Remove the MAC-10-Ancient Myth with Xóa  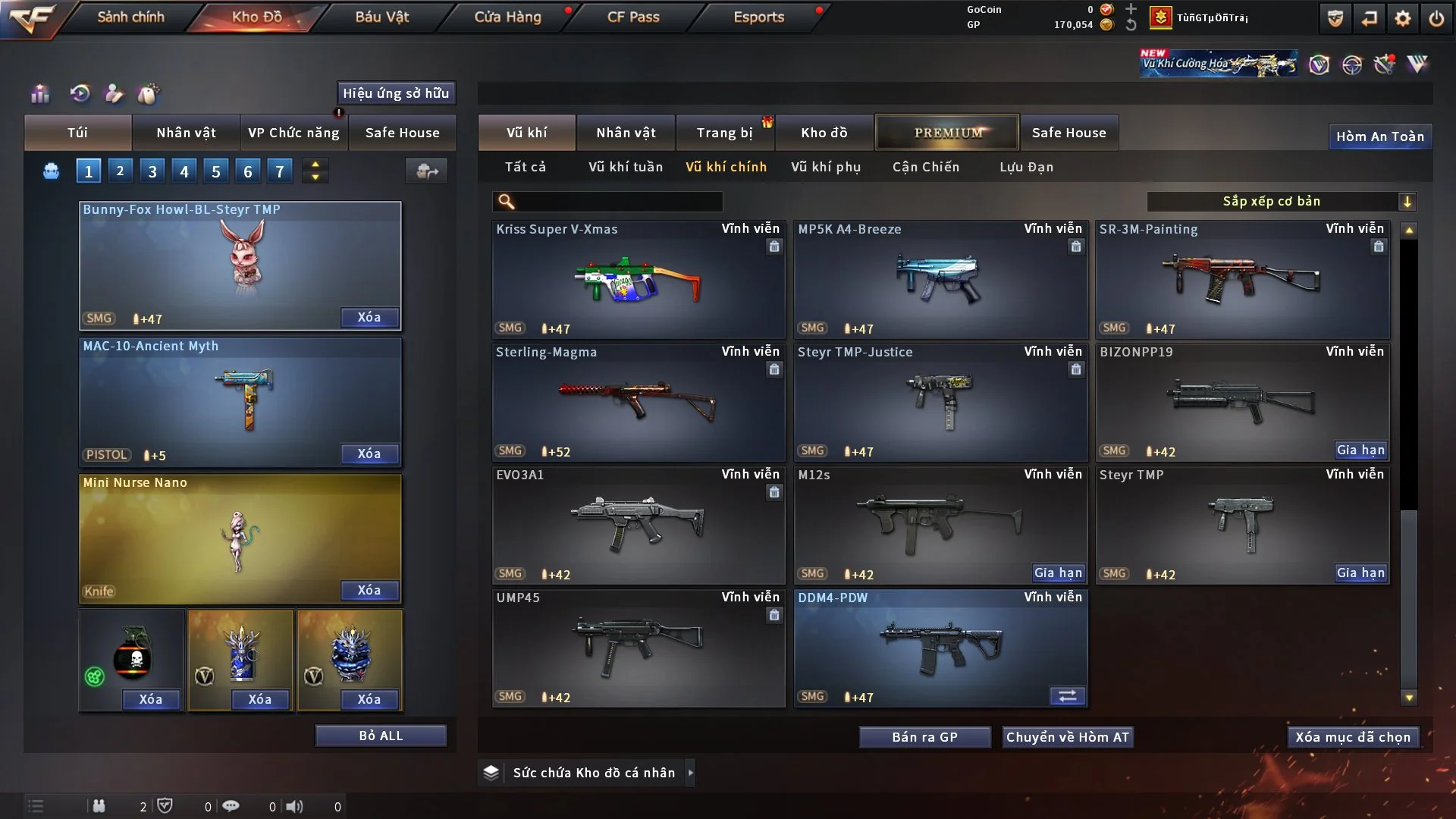tap(369, 453)
